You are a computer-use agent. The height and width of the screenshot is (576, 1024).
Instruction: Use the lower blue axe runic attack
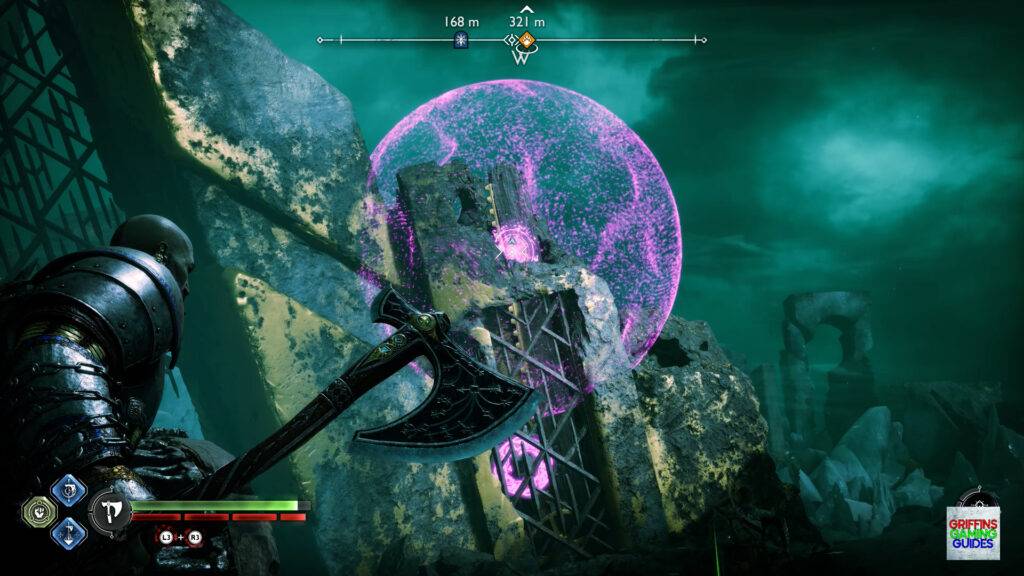point(70,533)
